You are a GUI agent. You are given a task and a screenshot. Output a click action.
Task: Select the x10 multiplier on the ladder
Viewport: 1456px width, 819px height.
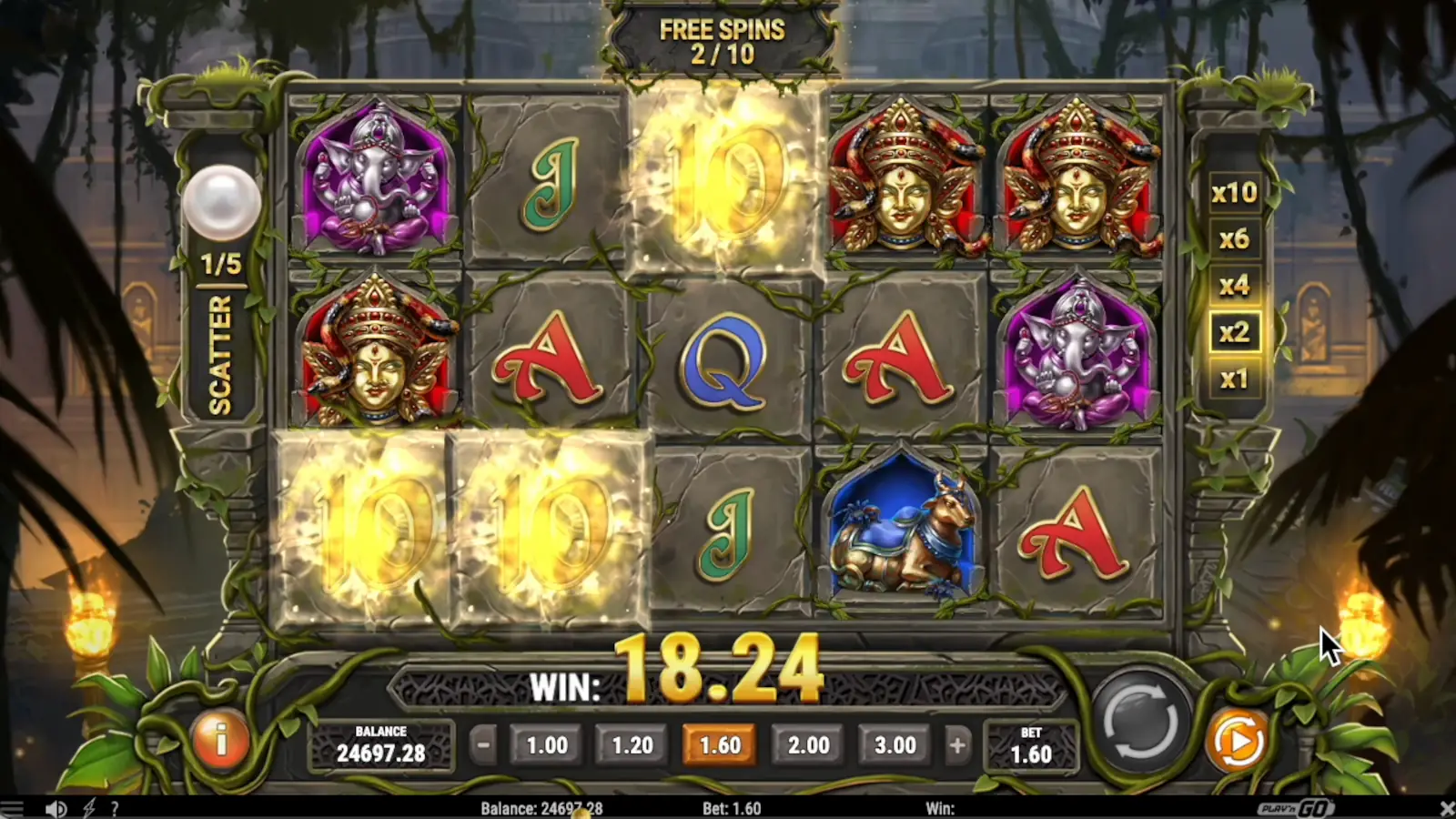tap(1235, 193)
